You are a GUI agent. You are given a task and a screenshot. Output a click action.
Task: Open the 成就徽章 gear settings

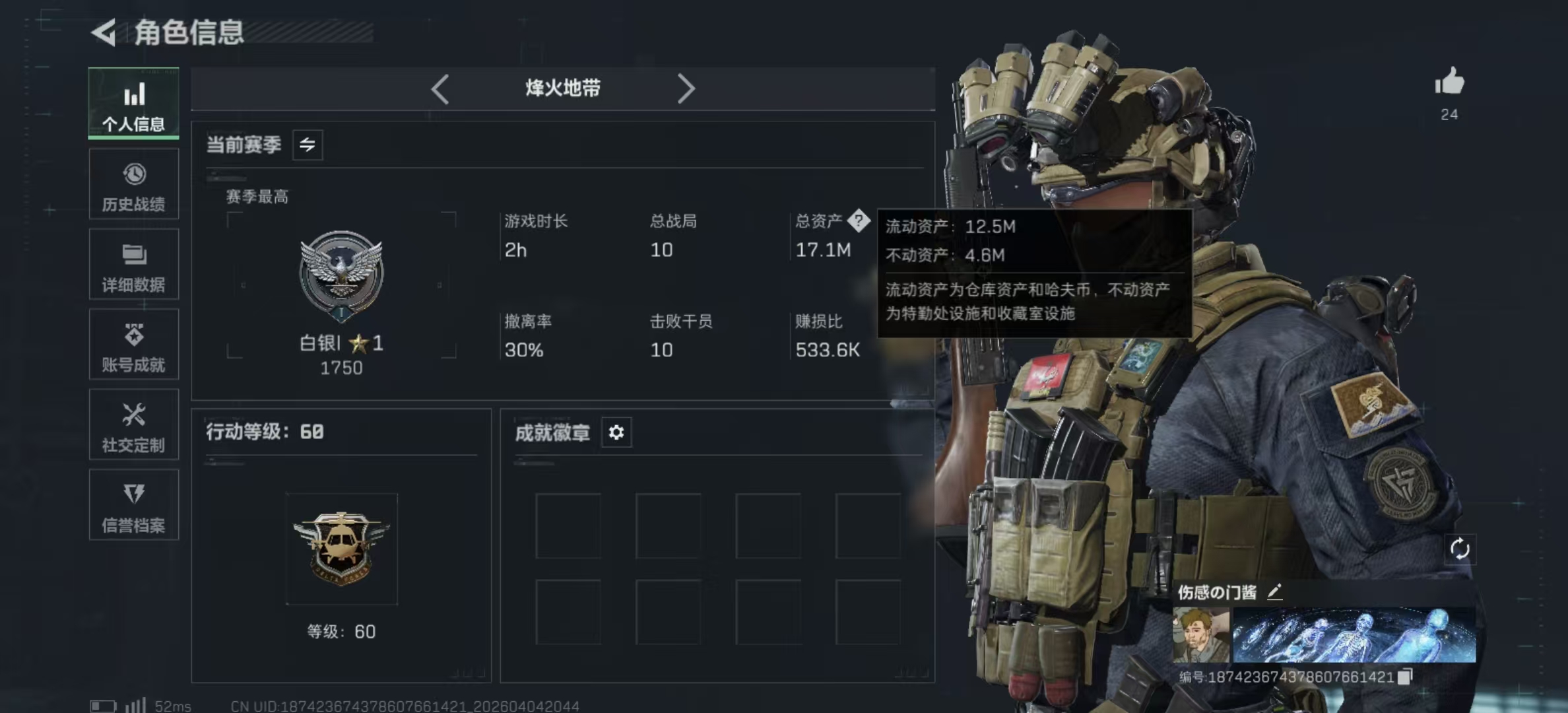coord(616,432)
